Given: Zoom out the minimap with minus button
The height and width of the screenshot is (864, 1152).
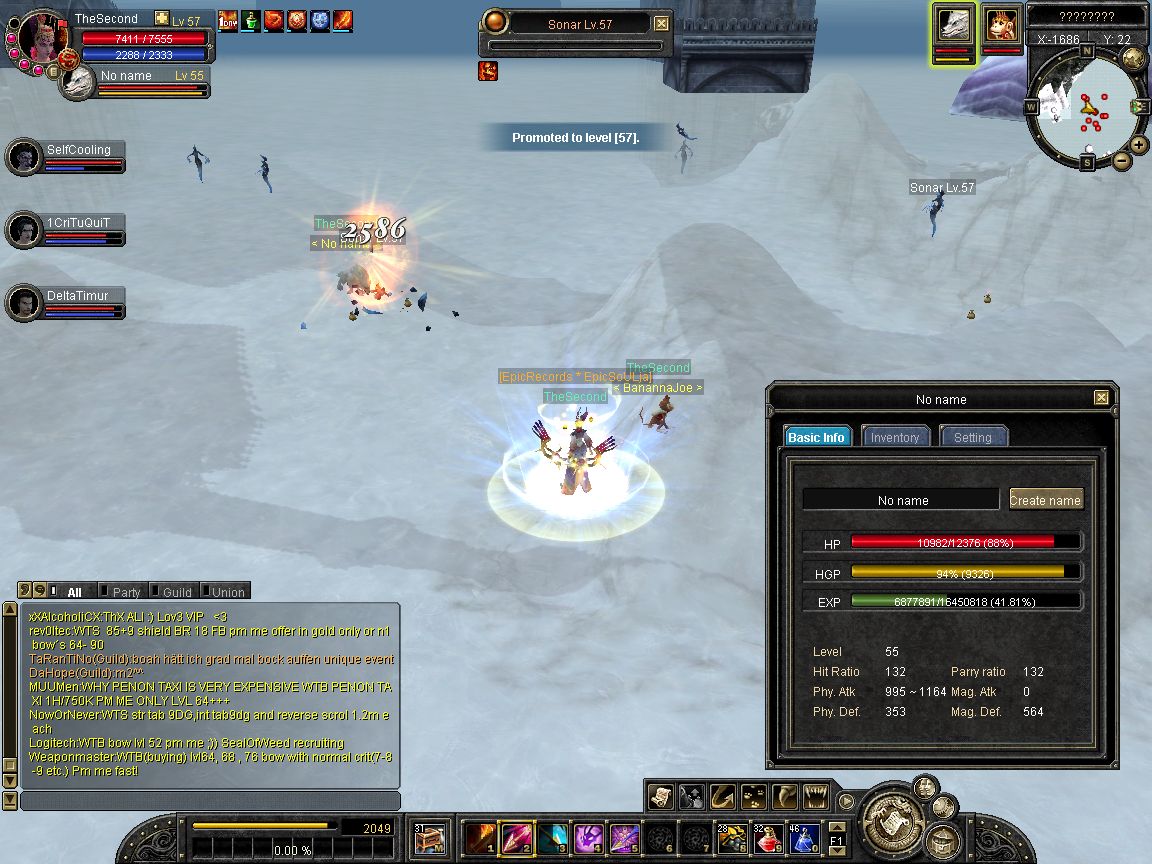Looking at the screenshot, I should 1120,160.
